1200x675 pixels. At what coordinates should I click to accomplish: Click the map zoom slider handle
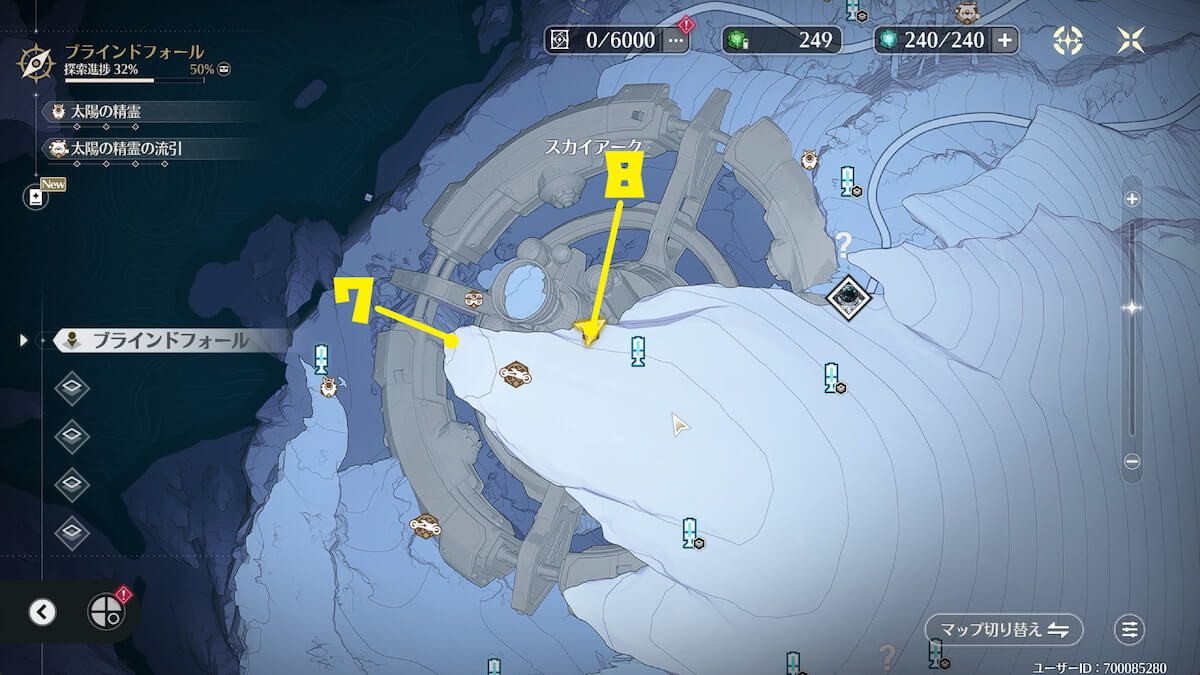(x=1132, y=308)
